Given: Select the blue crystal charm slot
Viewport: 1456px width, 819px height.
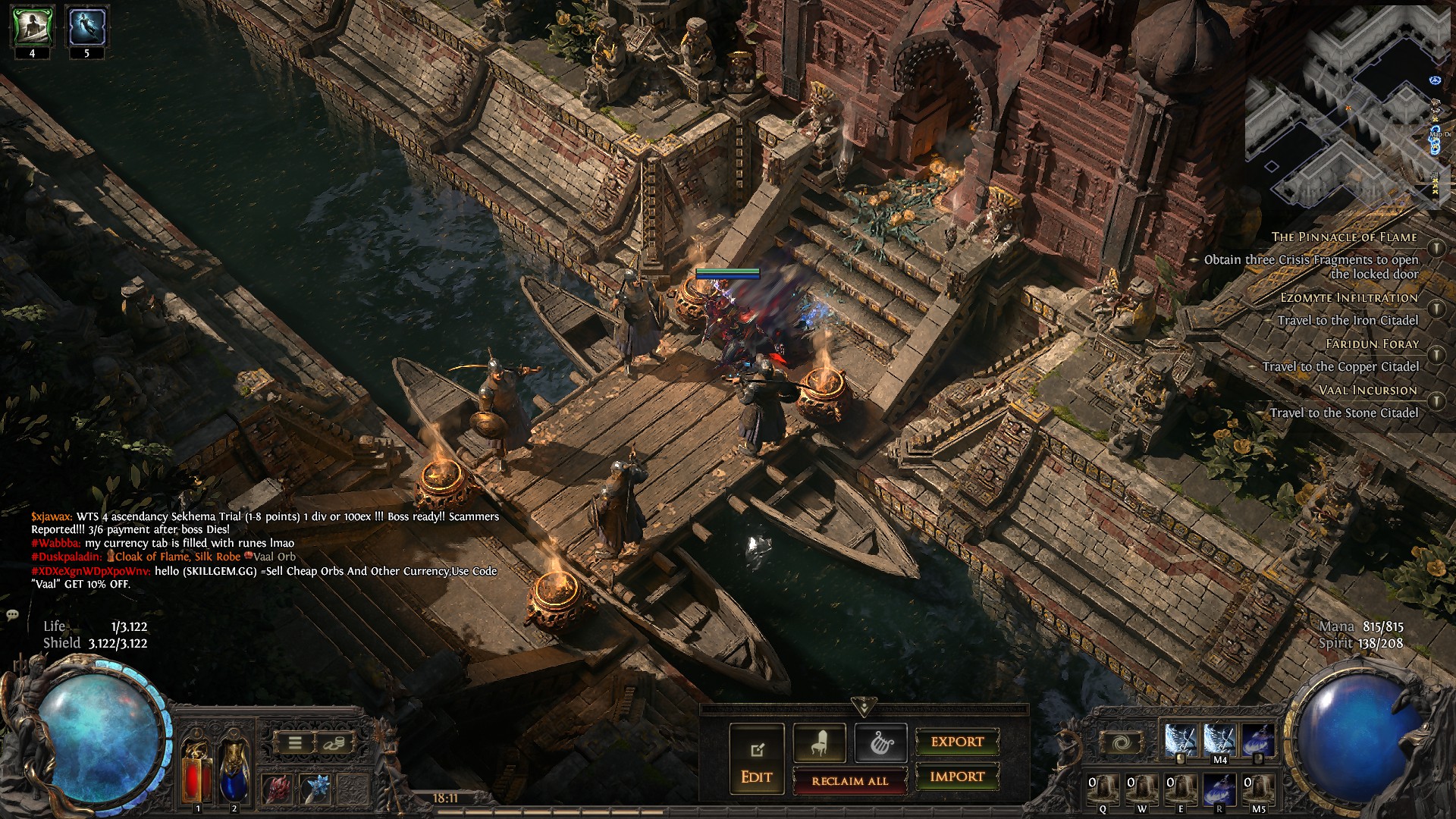Looking at the screenshot, I should click(314, 789).
